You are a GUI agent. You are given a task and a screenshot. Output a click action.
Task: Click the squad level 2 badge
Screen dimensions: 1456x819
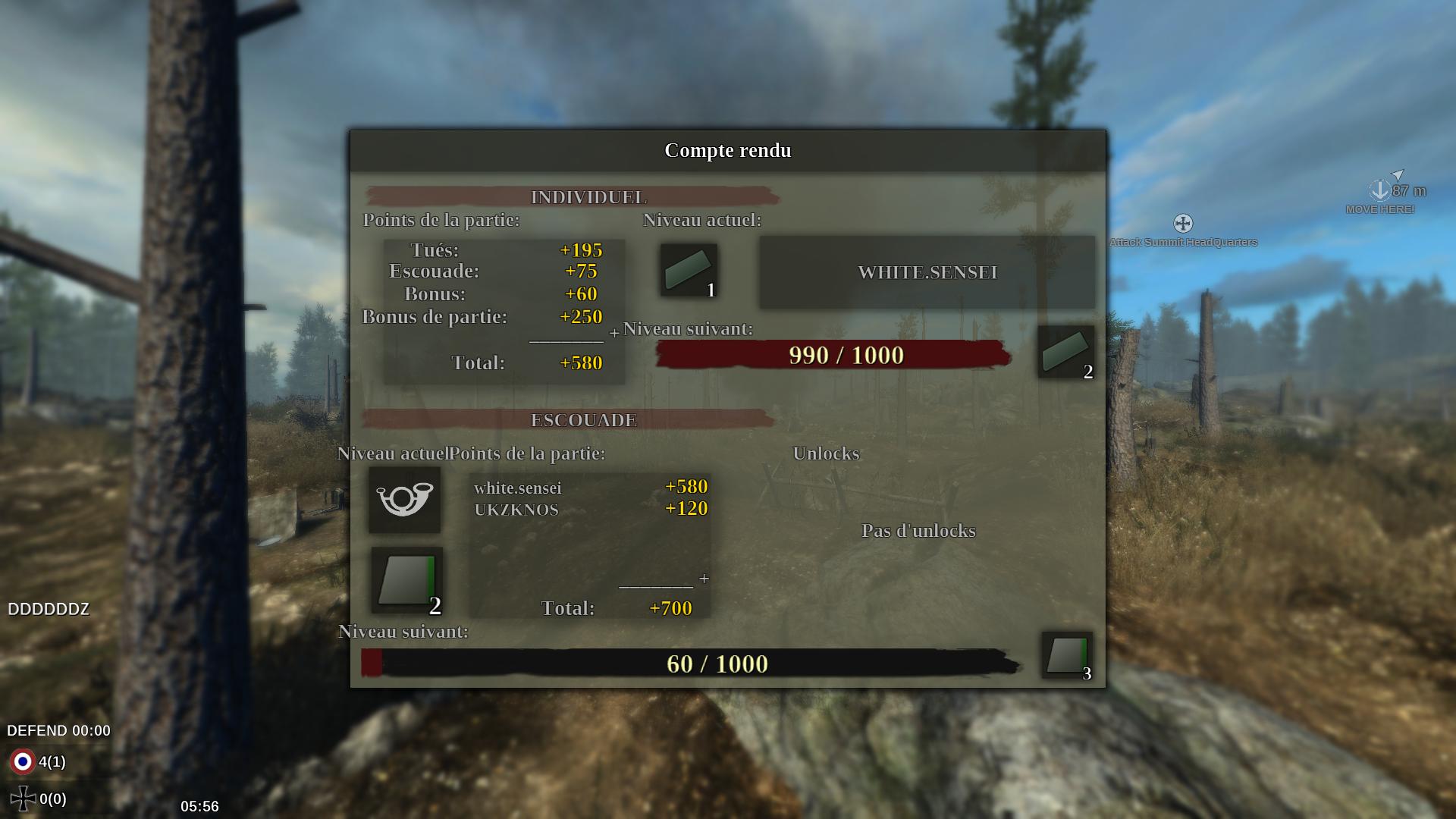pyautogui.click(x=407, y=580)
